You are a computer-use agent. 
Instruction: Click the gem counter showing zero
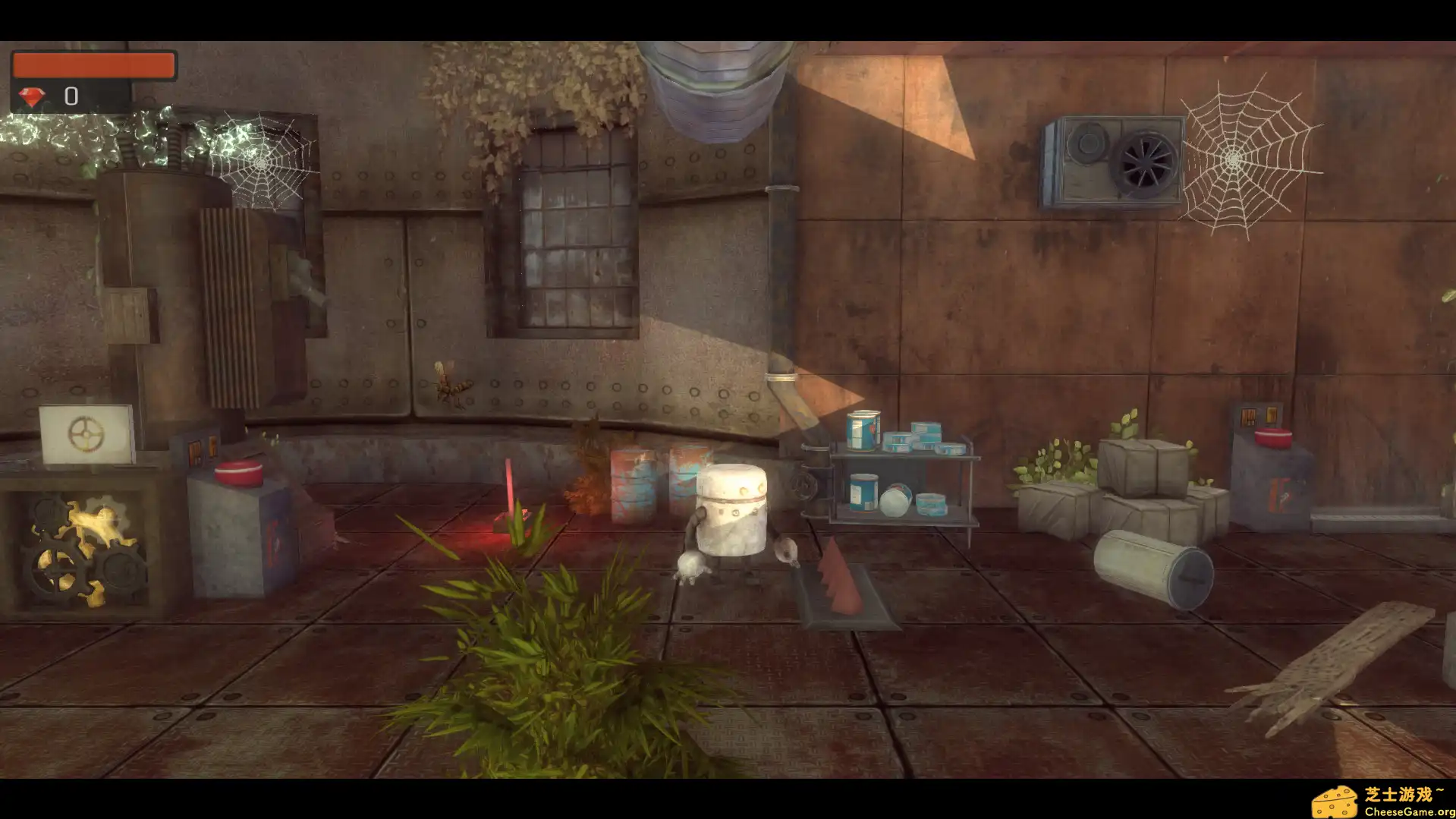click(x=69, y=96)
